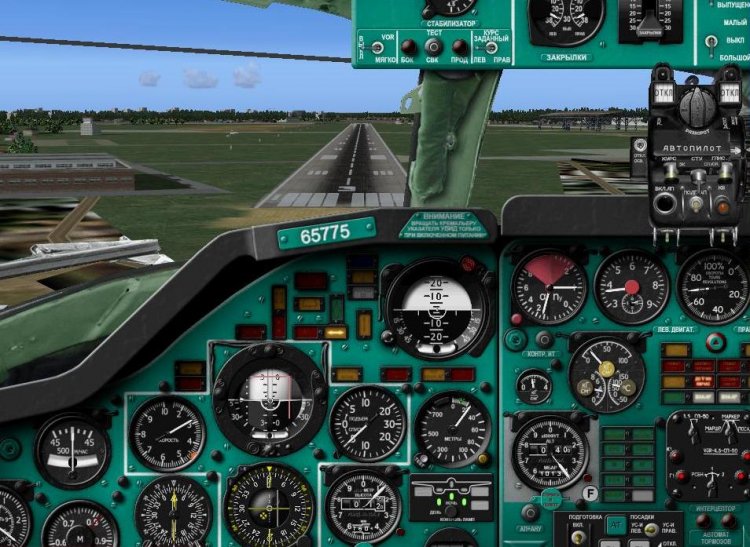Viewport: 750px width, 547px height.
Task: Push the ПРОД test button
Action: pyautogui.click(x=460, y=46)
